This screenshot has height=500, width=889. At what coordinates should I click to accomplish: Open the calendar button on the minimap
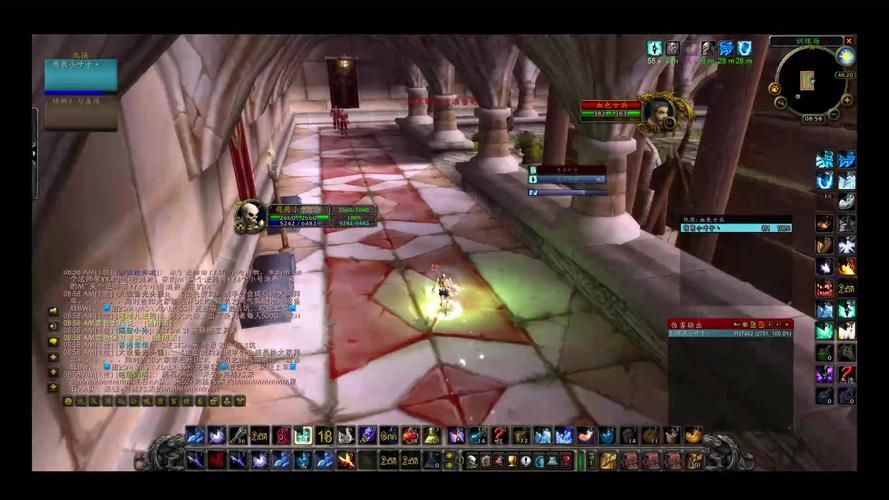pyautogui.click(x=847, y=57)
